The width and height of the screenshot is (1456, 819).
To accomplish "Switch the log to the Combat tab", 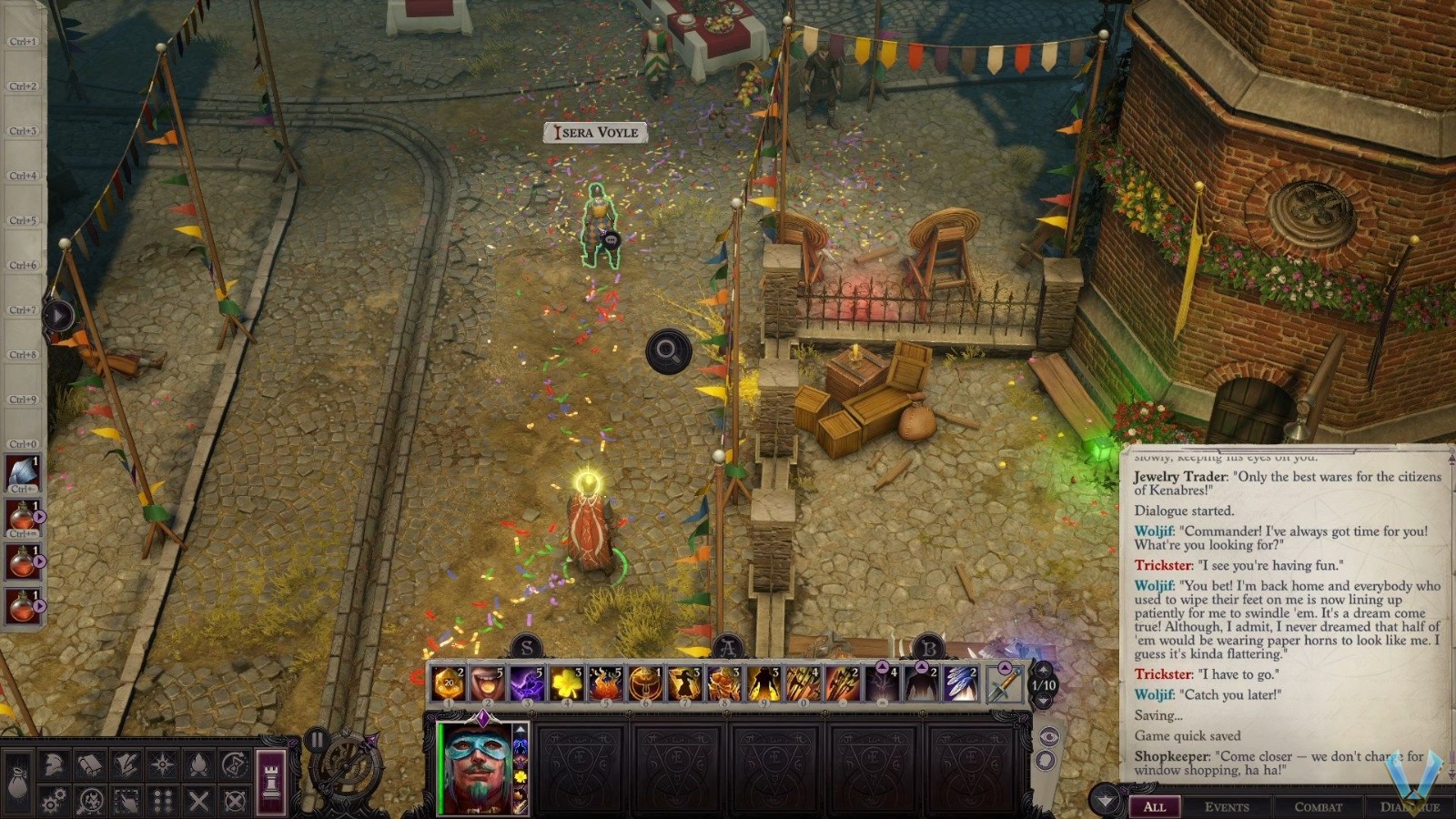I will pos(1319,807).
